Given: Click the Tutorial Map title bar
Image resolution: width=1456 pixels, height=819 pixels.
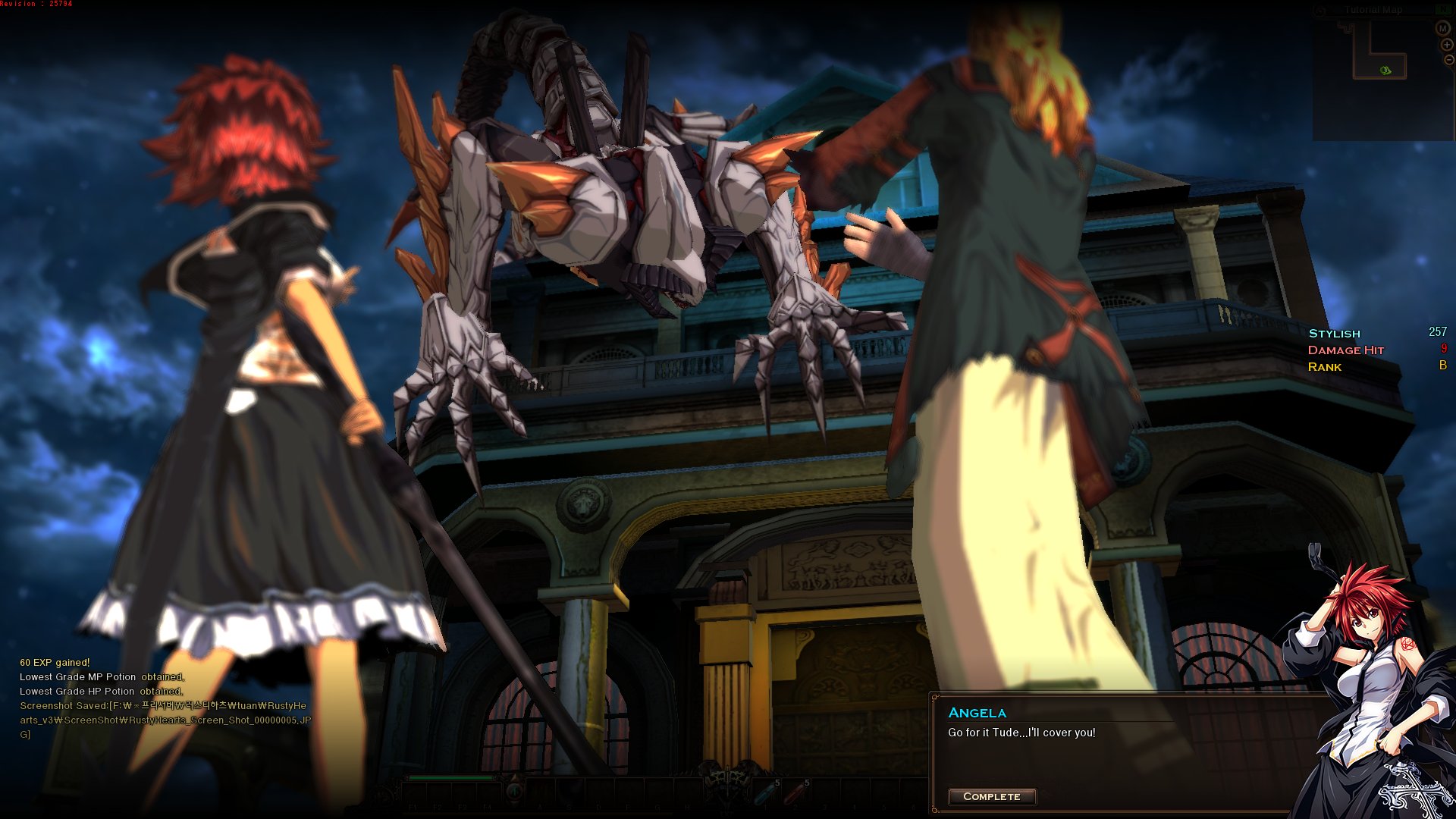Looking at the screenshot, I should [x=1374, y=10].
